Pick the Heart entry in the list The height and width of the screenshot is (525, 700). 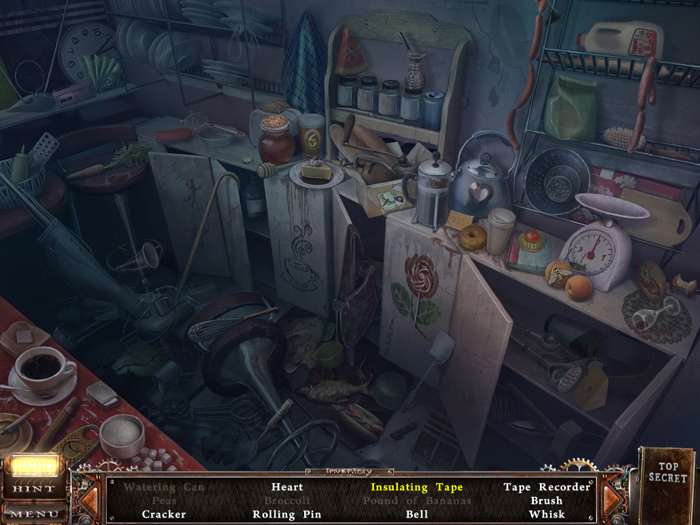pyautogui.click(x=287, y=487)
